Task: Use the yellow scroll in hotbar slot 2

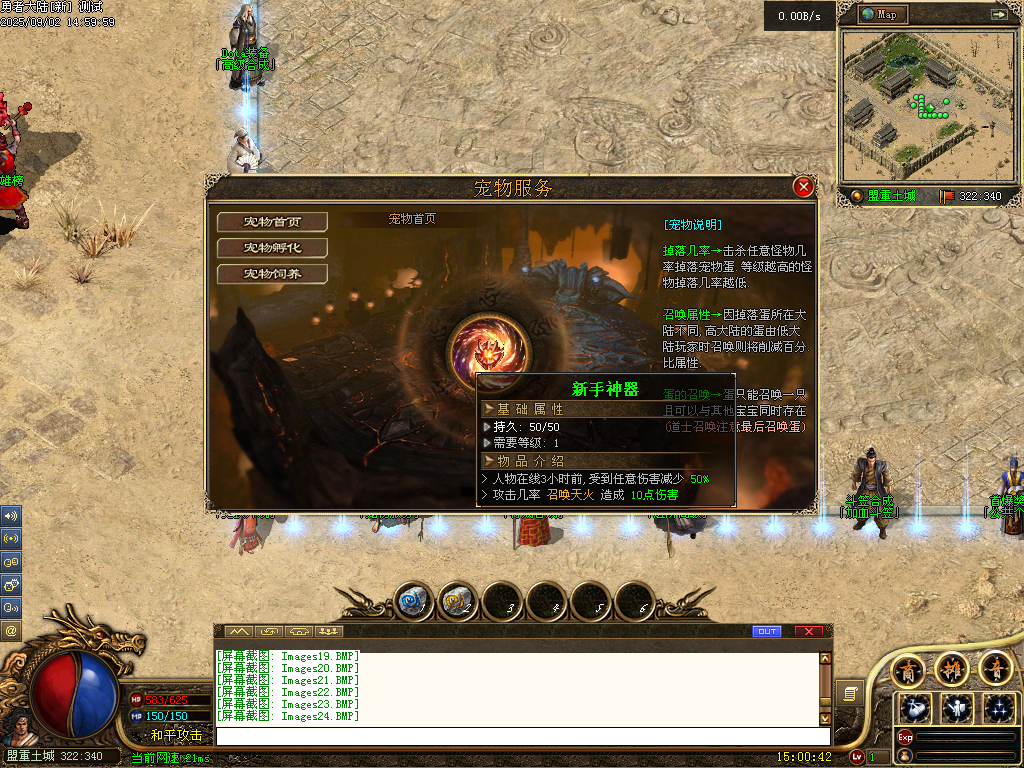Action: click(458, 602)
